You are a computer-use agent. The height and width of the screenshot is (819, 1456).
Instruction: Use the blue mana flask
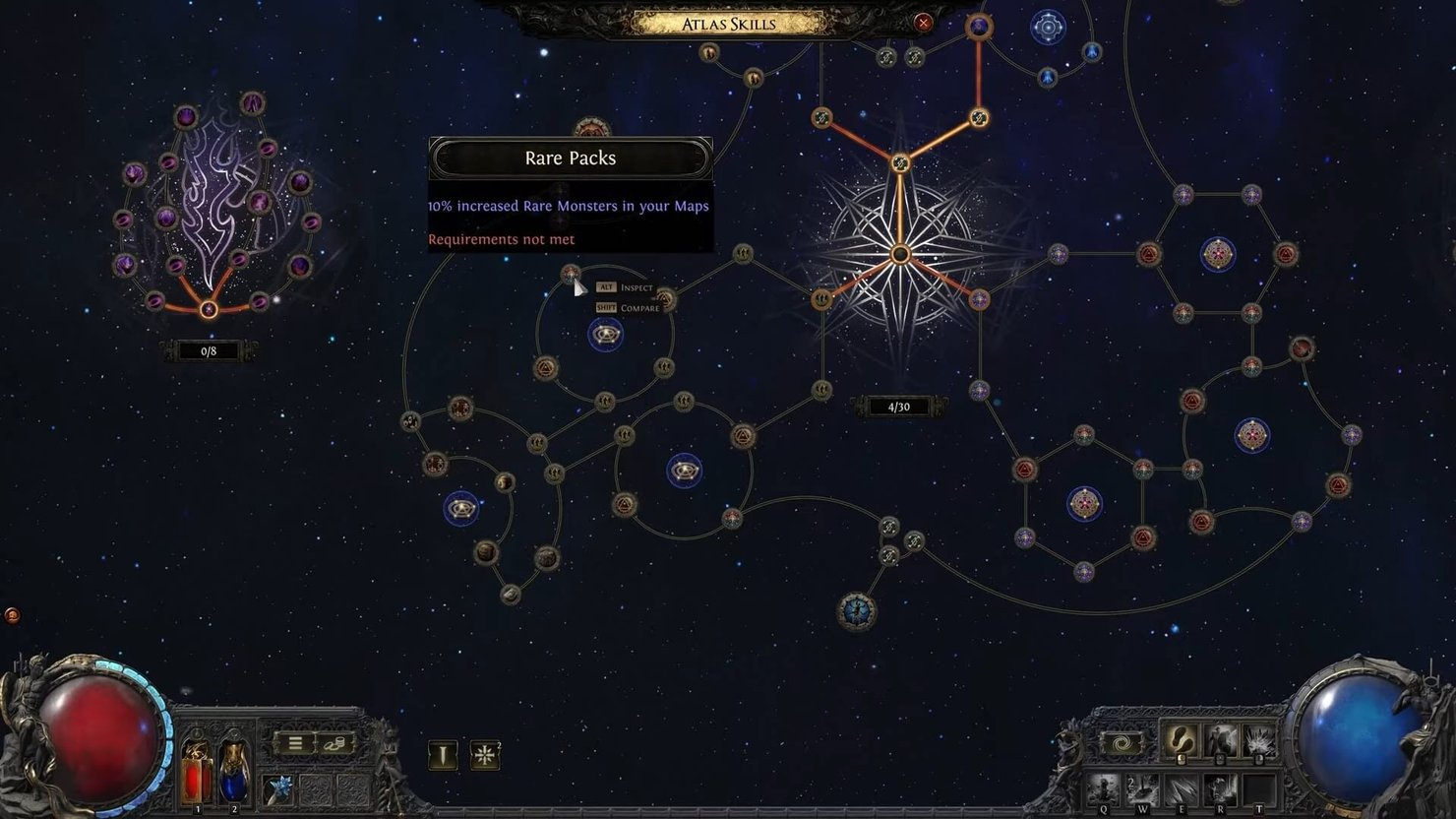coord(234,774)
